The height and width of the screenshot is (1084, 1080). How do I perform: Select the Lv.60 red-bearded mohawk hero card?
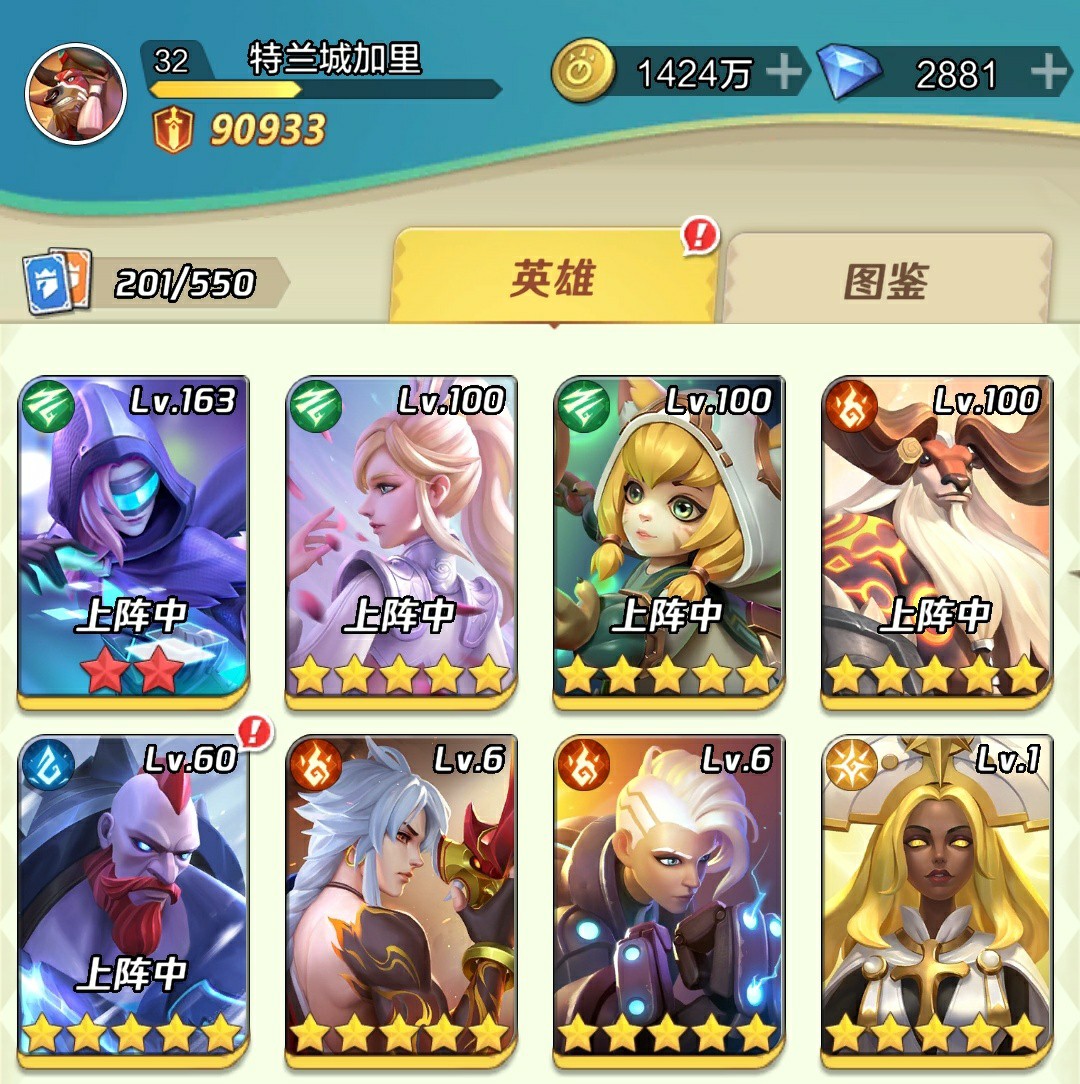point(133,898)
